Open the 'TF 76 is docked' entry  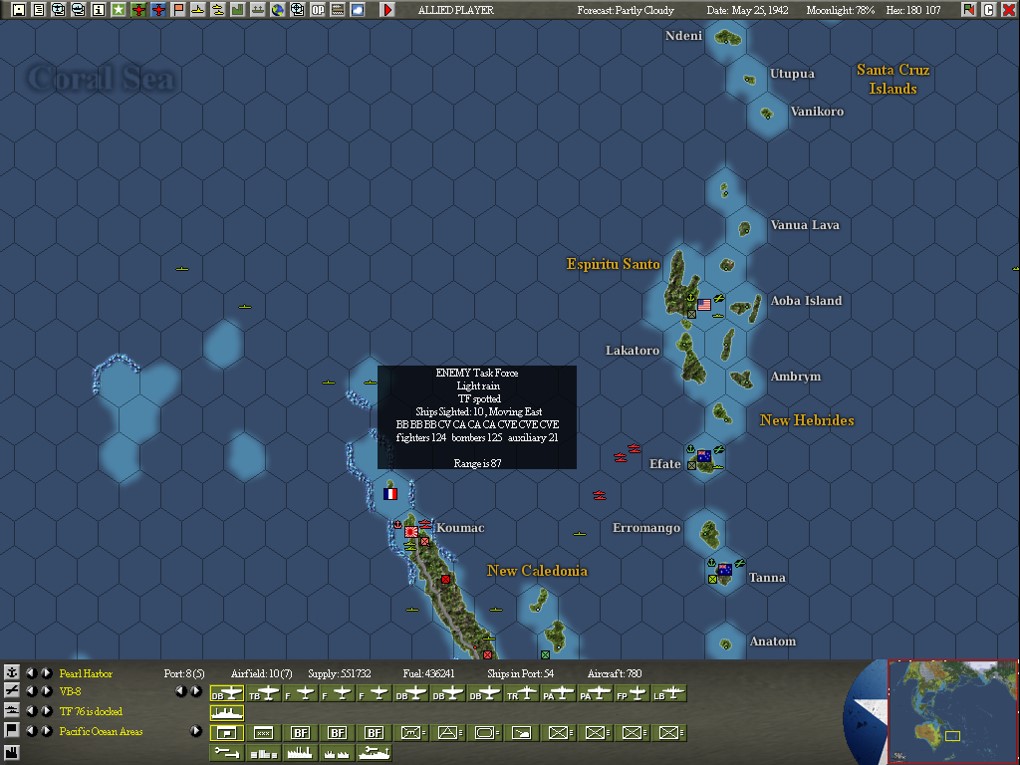coord(90,711)
